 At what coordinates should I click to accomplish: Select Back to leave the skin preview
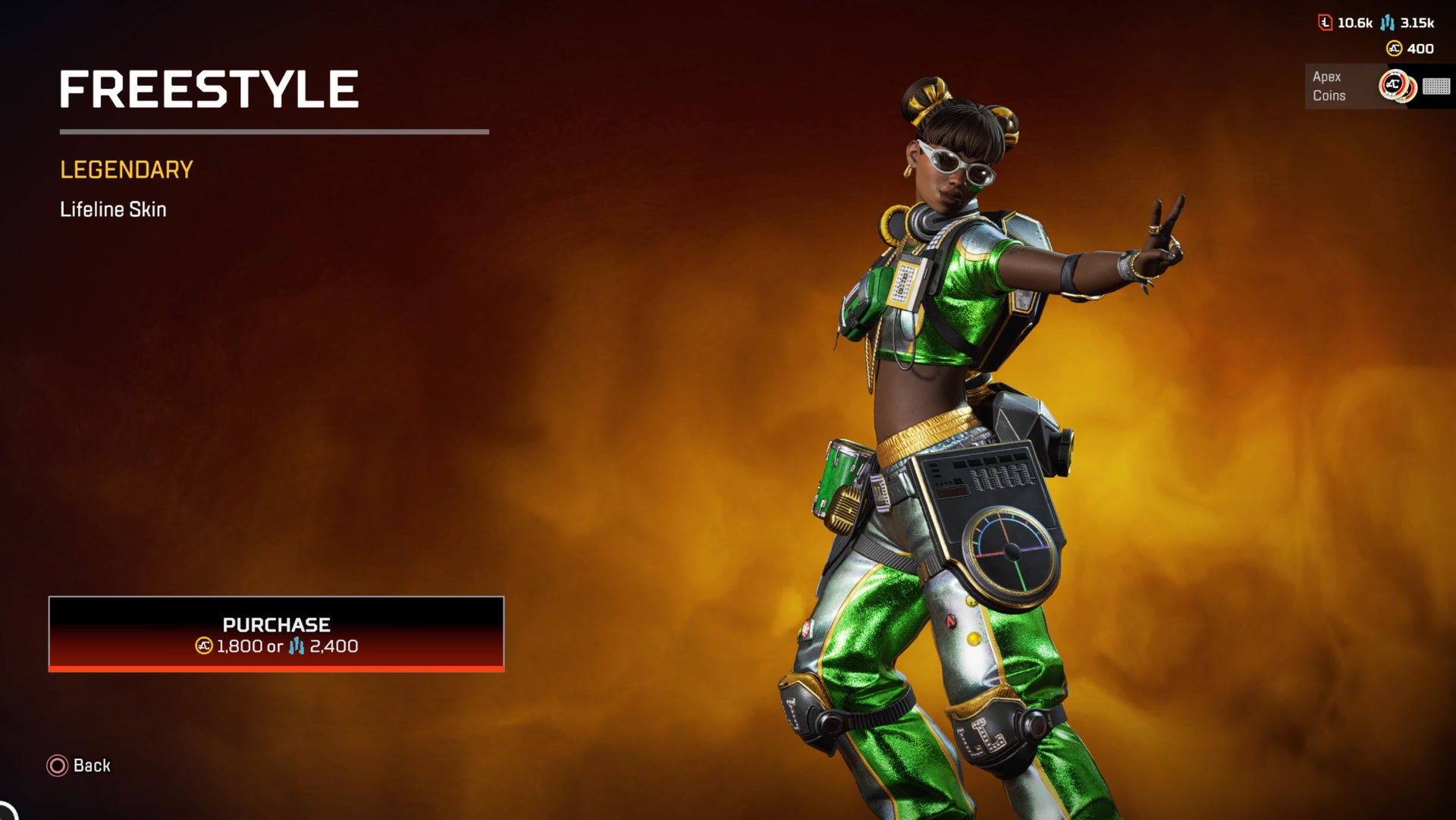click(x=91, y=766)
